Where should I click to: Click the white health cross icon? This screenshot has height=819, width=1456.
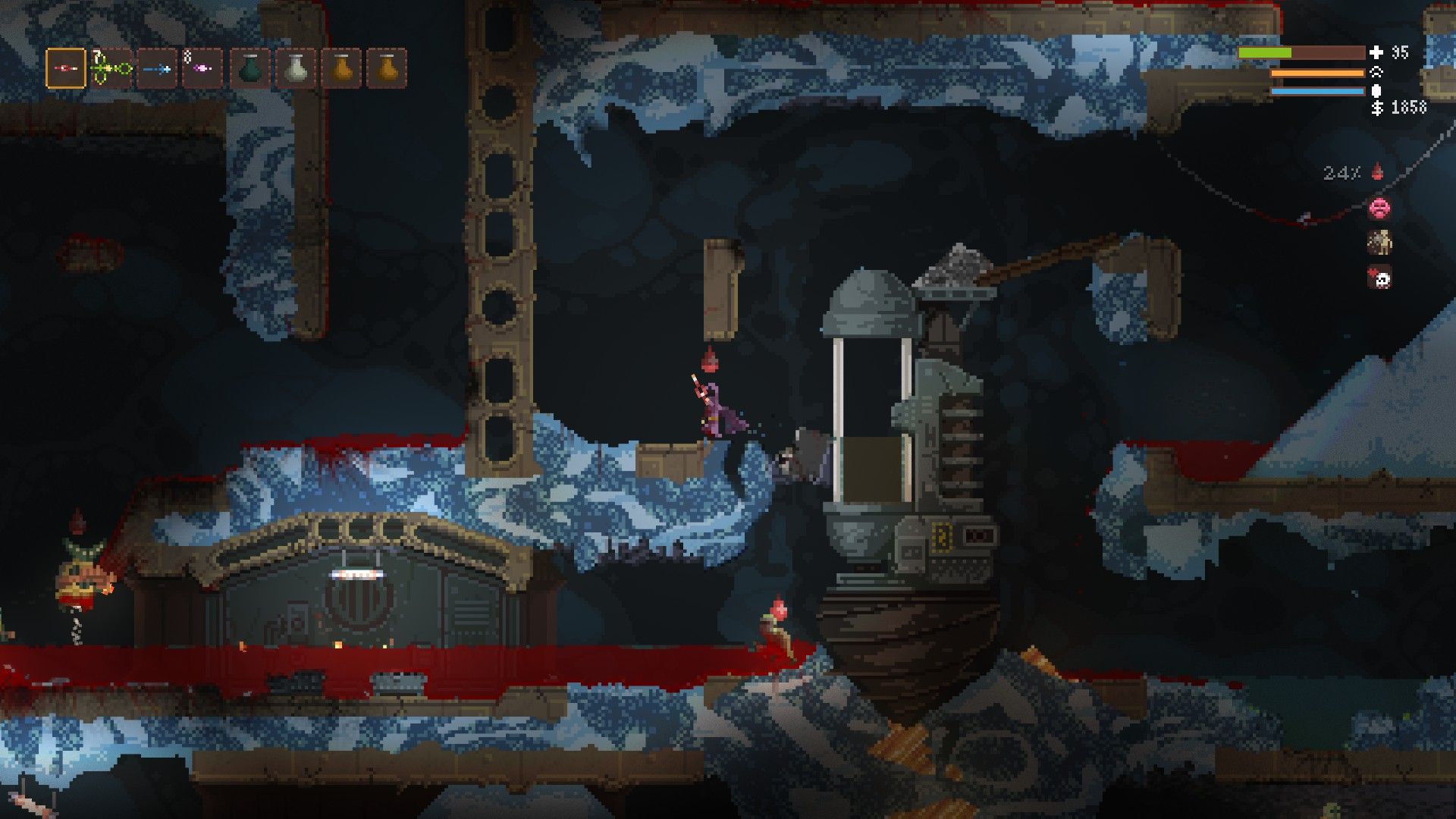coord(1376,53)
